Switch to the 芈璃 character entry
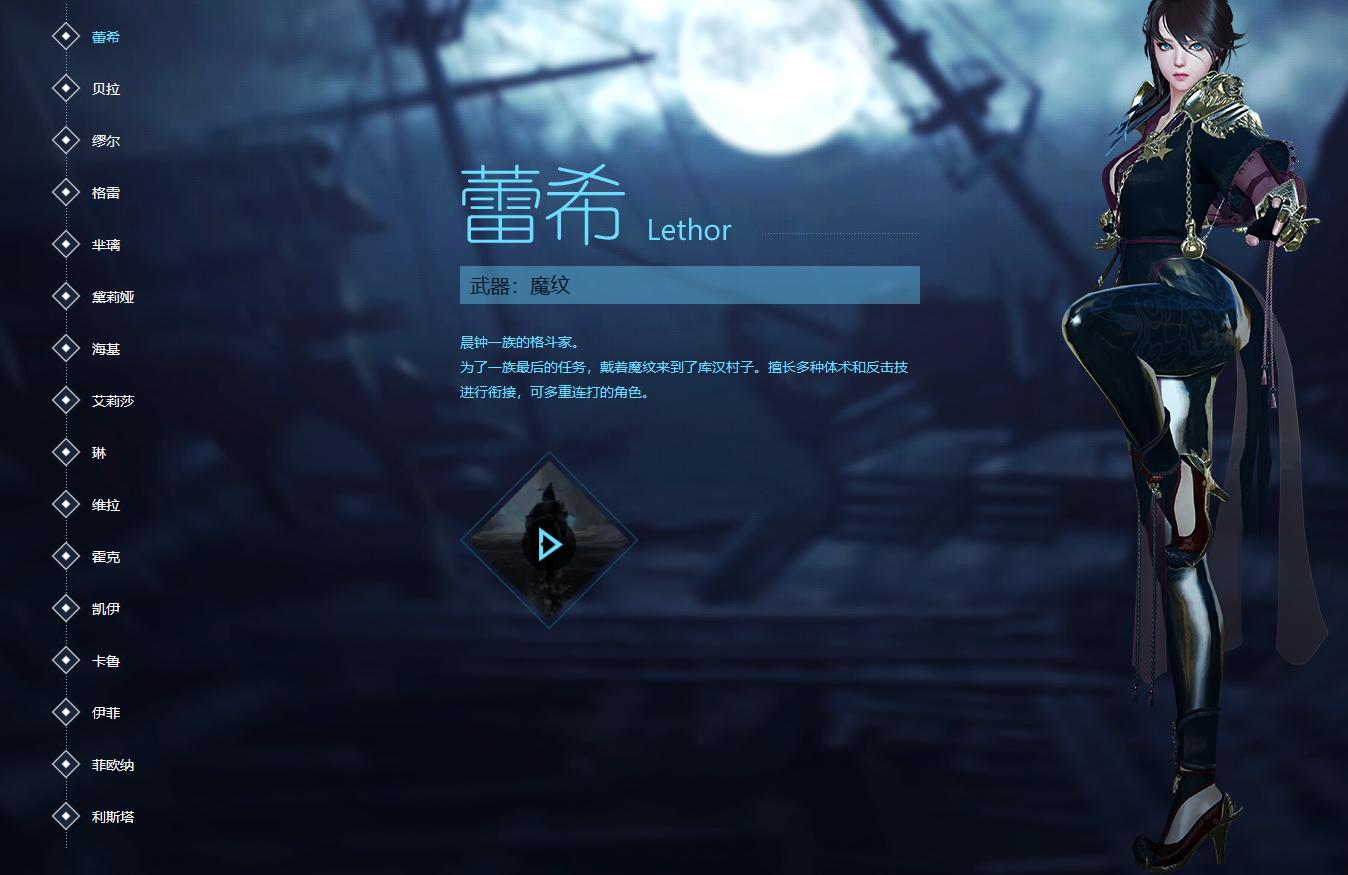The width and height of the screenshot is (1348, 875). pos(106,244)
